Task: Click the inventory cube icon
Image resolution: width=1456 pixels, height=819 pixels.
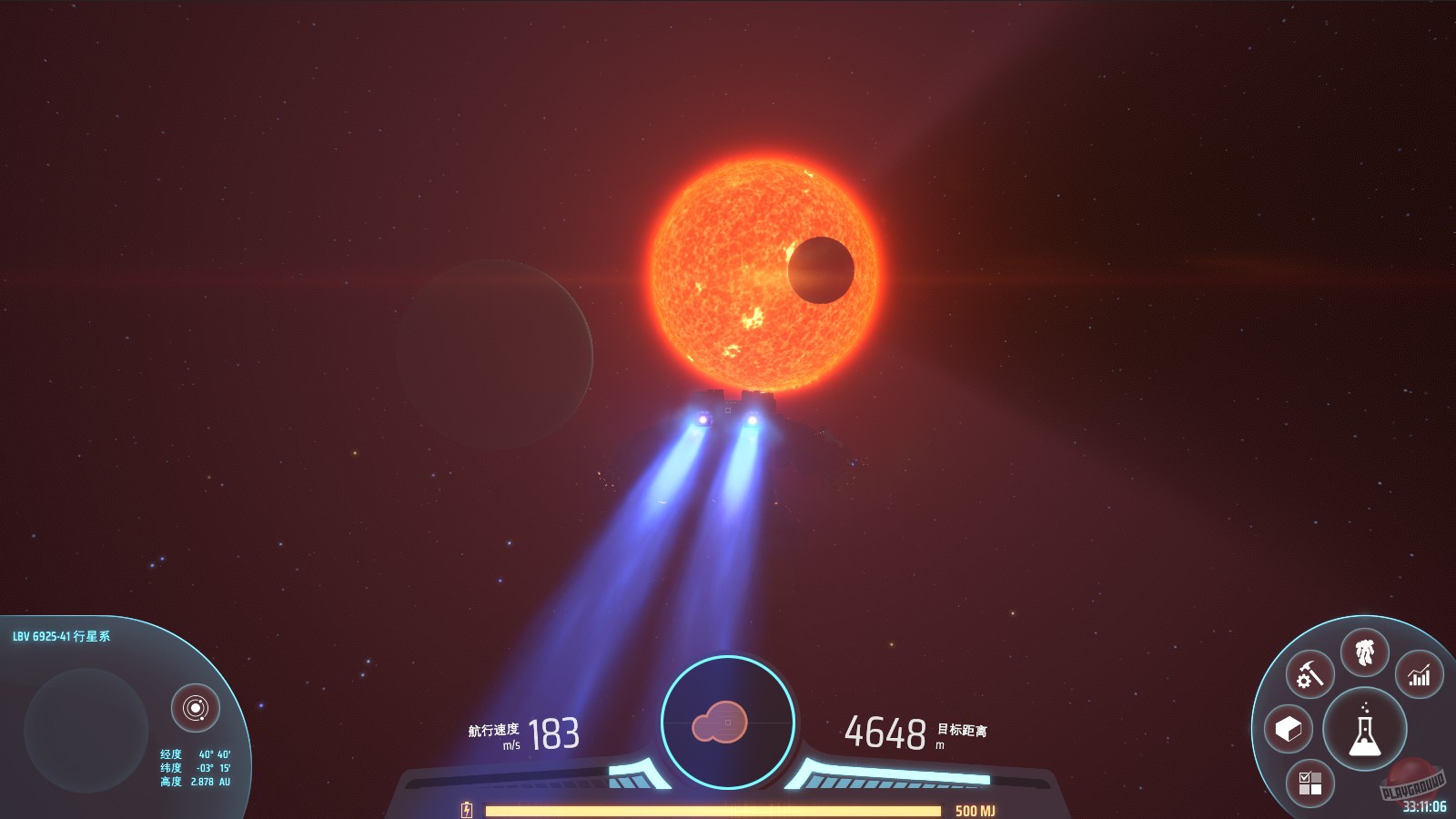Action: 1288,728
